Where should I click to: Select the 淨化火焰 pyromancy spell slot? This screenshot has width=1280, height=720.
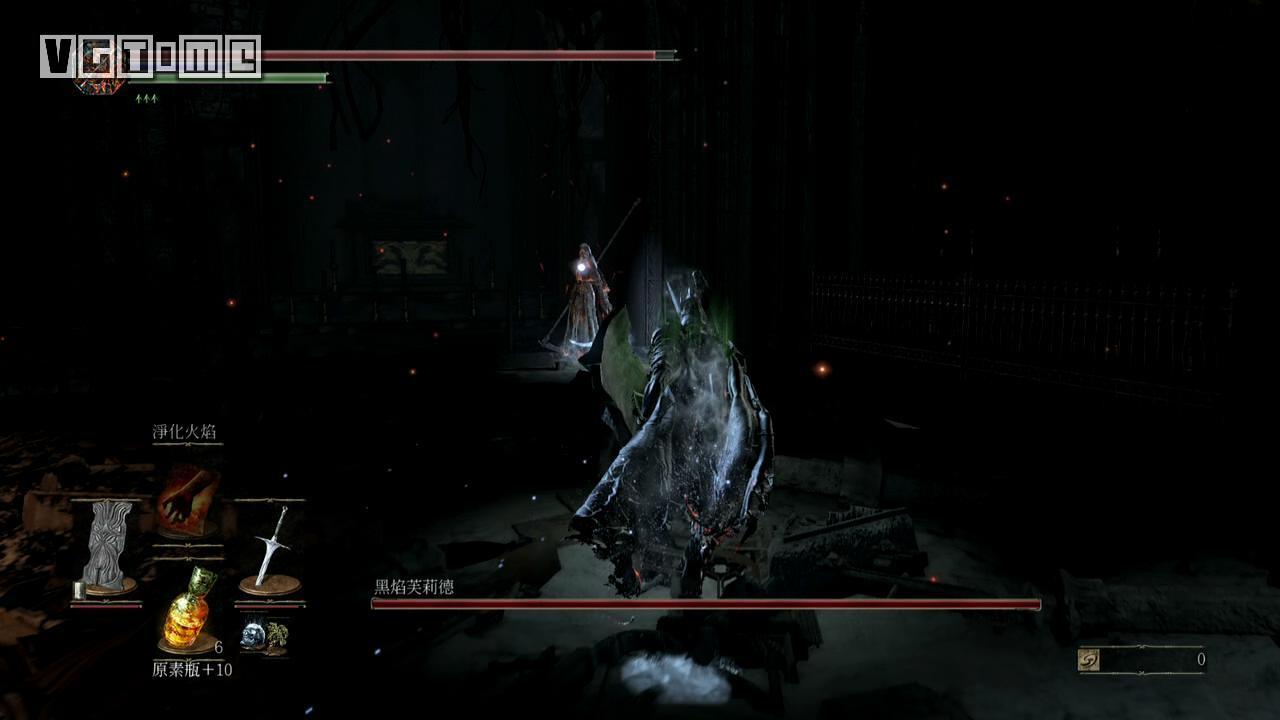[x=187, y=499]
